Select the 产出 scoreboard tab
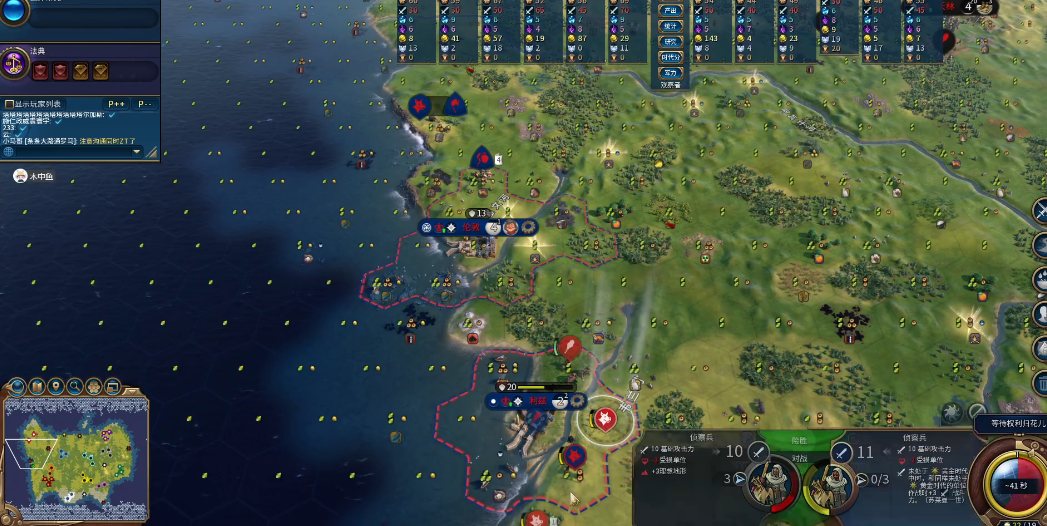 [x=670, y=10]
